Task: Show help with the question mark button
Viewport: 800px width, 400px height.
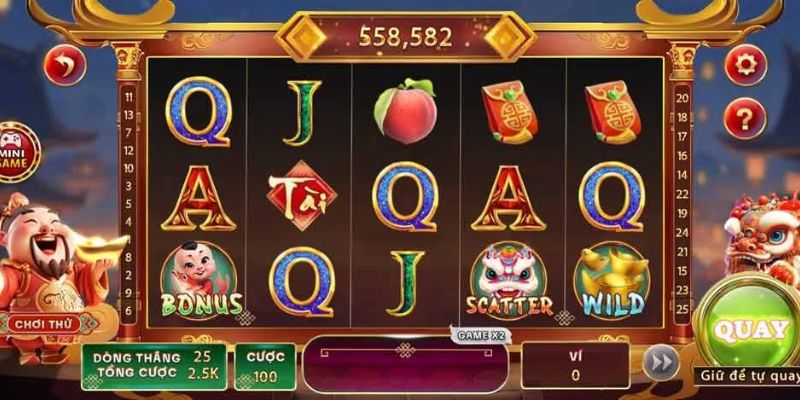Action: point(745,118)
